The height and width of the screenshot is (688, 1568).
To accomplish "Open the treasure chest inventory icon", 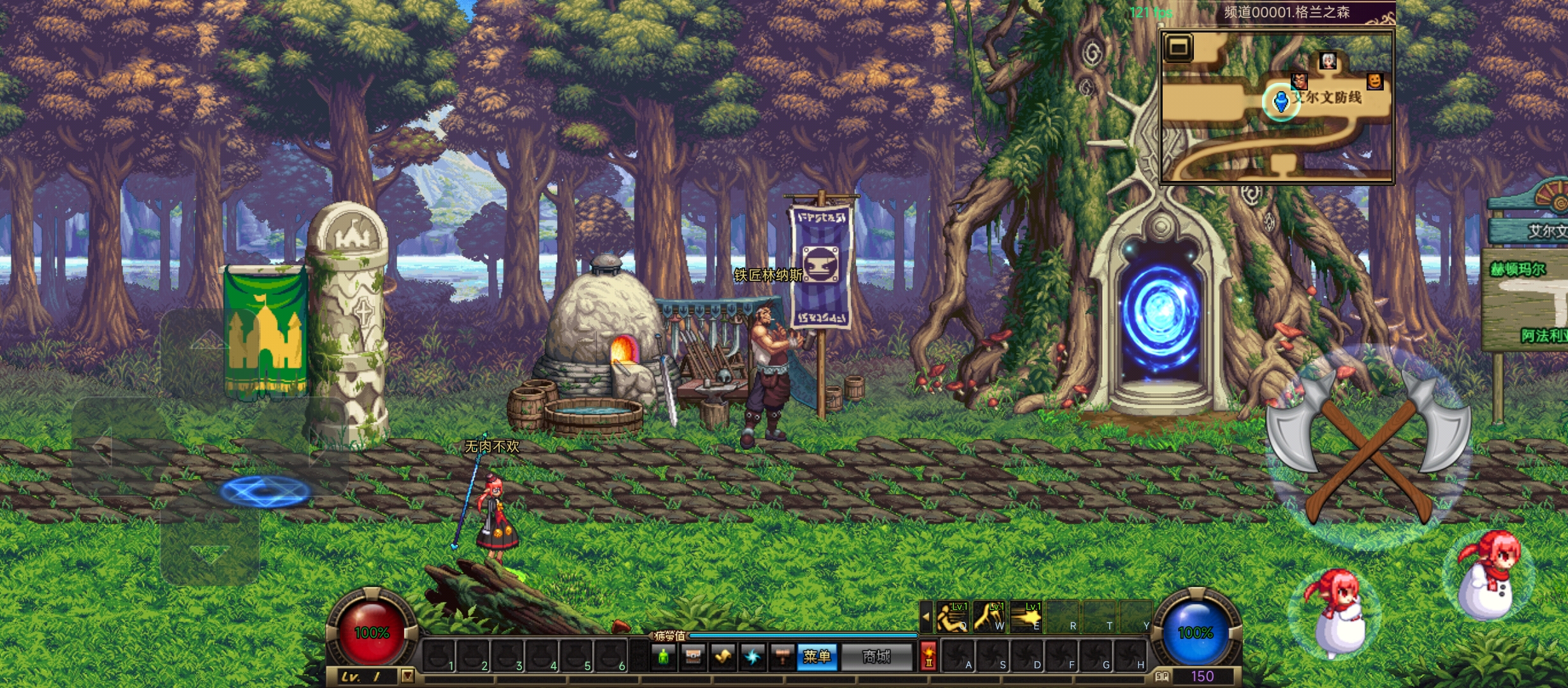I will (693, 657).
